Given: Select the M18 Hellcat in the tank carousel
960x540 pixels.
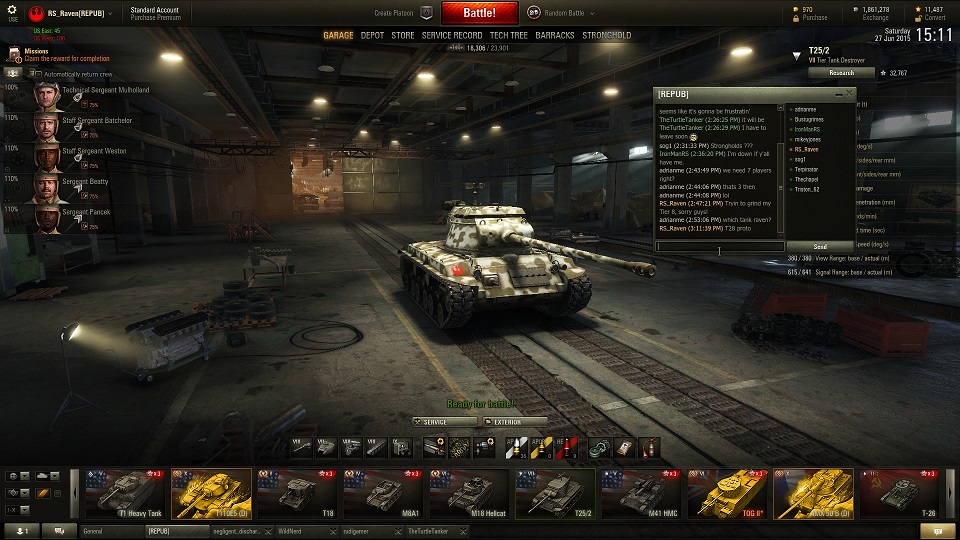Looking at the screenshot, I should click(x=469, y=493).
